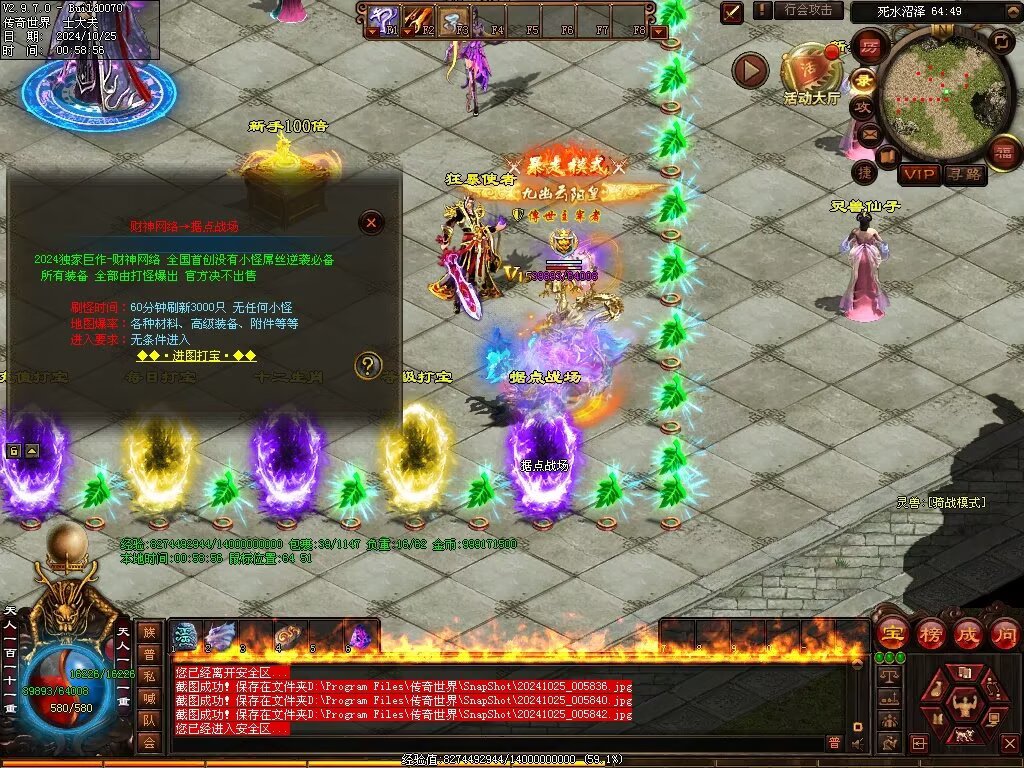Click the 福 welfare button beside minimap
The height and width of the screenshot is (768, 1024).
(1003, 153)
